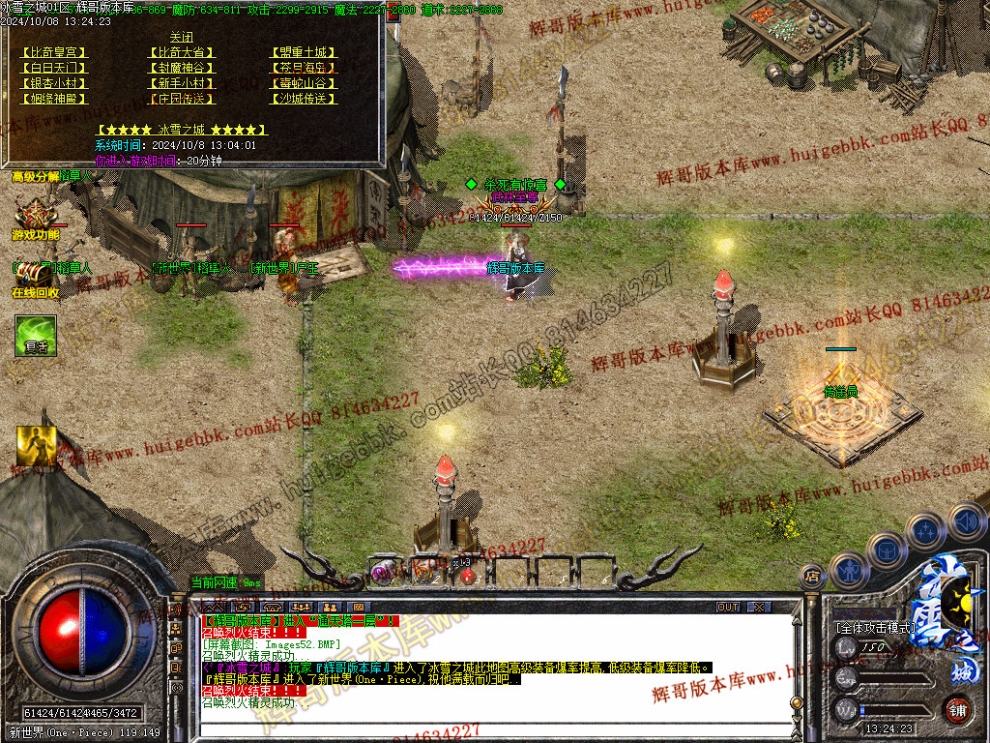990x743 pixels.
Task: Travel to 盟重土城
Action: pyautogui.click(x=303, y=52)
